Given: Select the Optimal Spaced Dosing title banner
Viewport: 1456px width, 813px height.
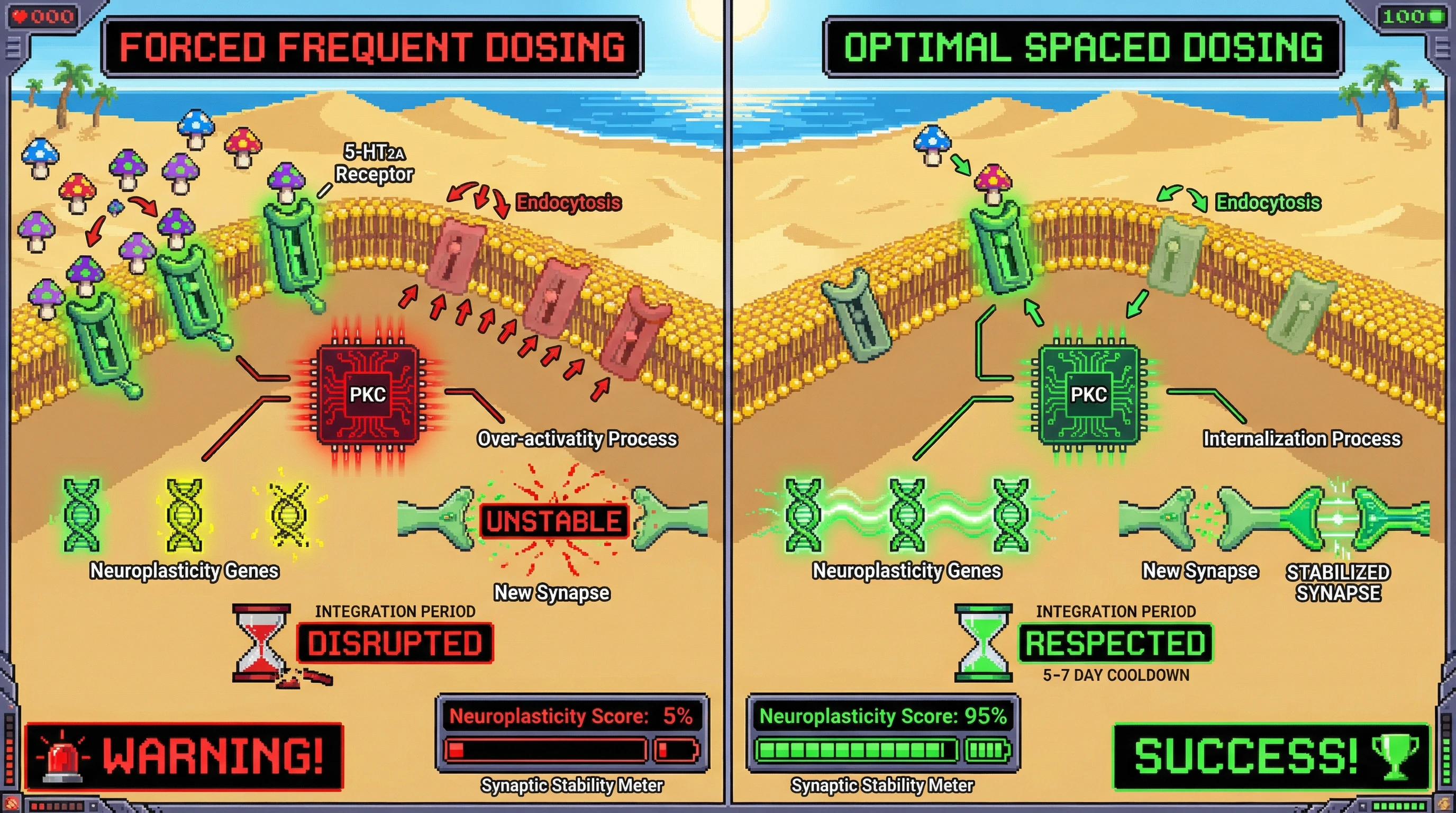Looking at the screenshot, I should [x=1082, y=47].
